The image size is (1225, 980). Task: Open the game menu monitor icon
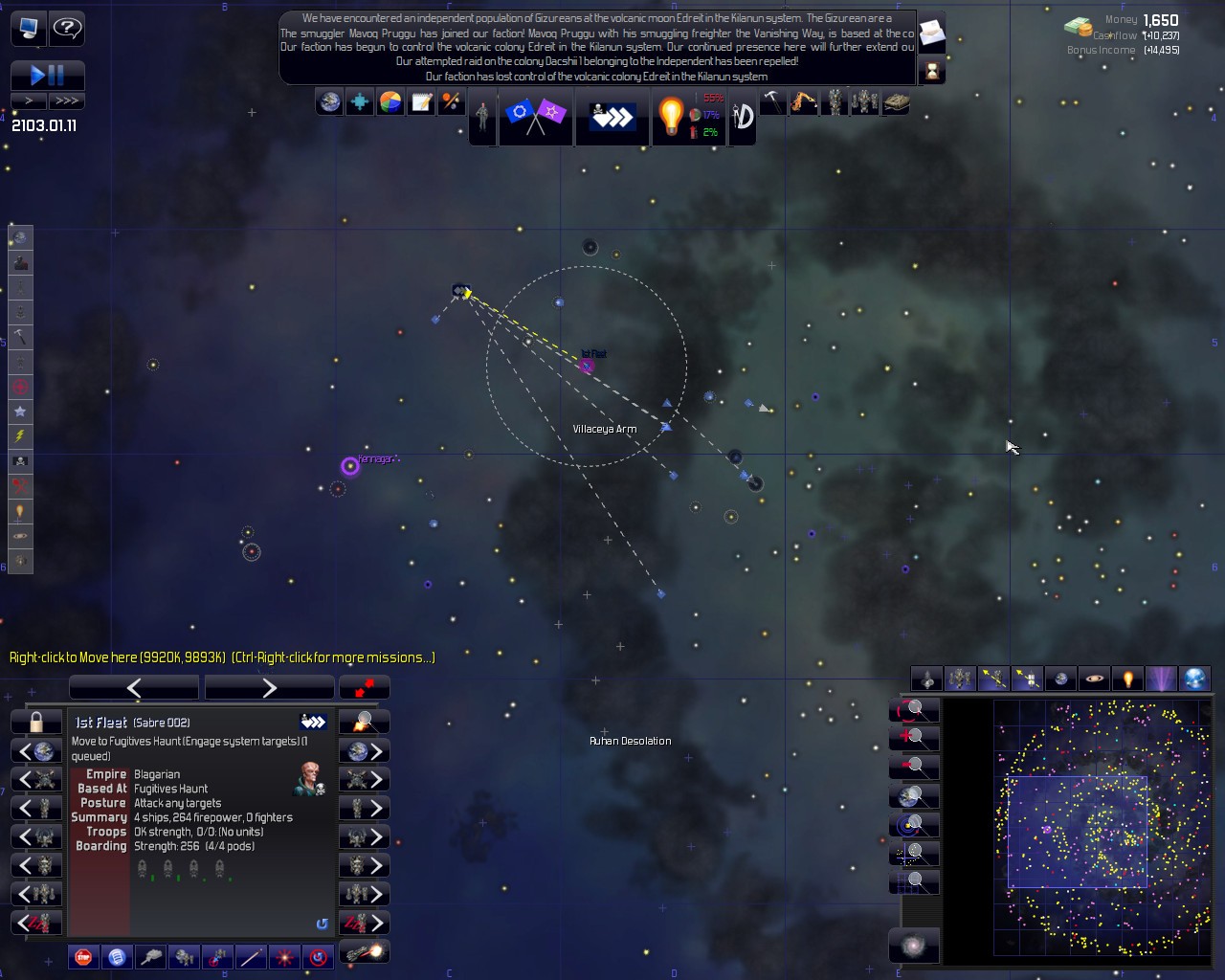28,28
